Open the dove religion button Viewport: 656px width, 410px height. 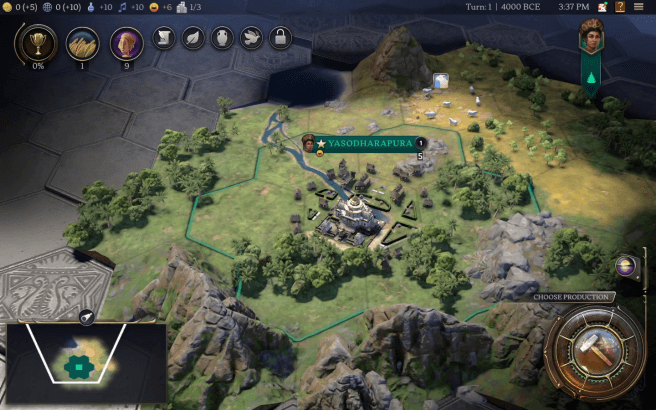[251, 39]
